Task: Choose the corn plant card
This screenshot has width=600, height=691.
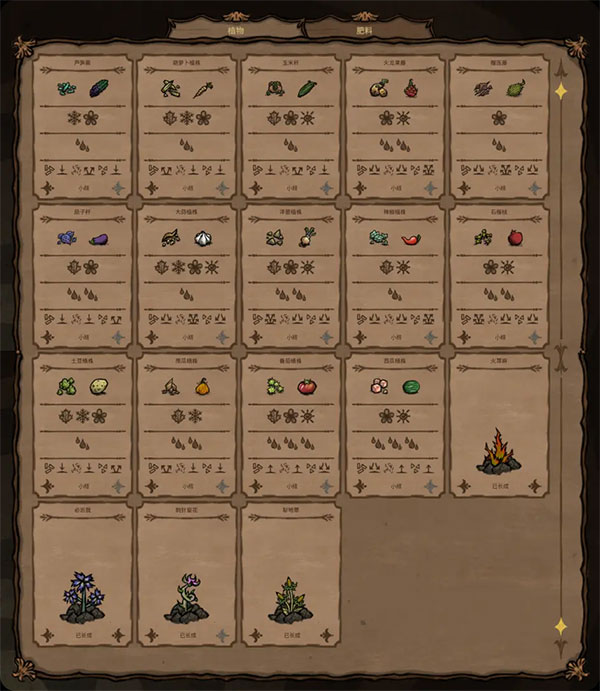Action: 290,125
